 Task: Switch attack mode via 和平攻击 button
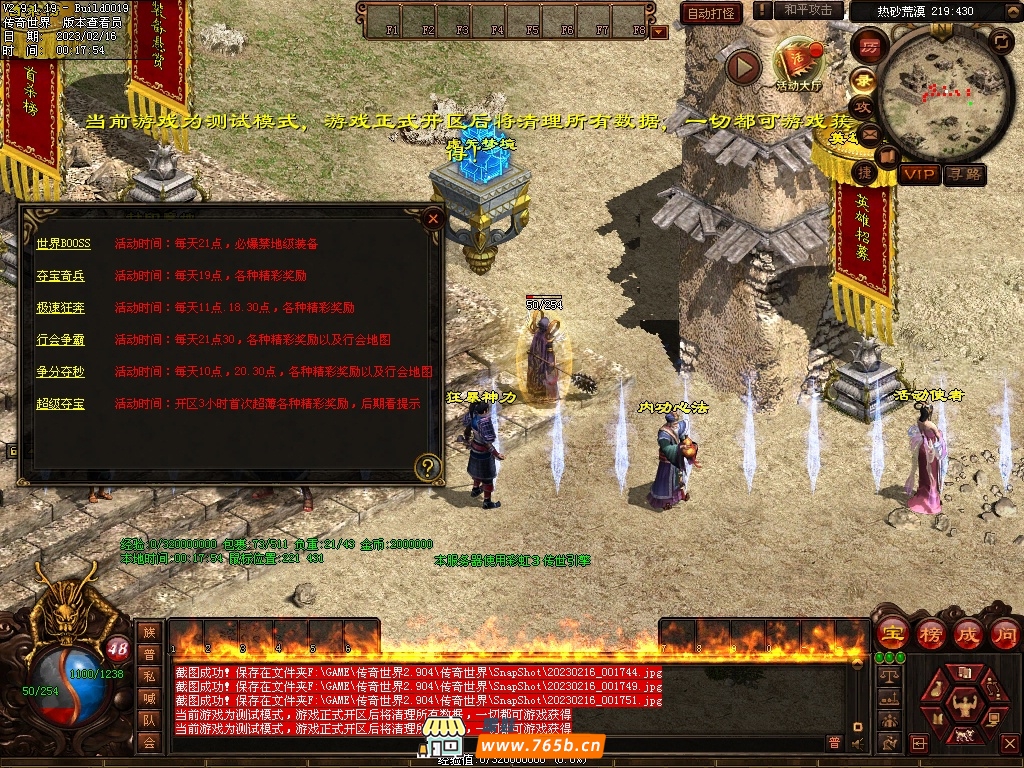coord(808,10)
